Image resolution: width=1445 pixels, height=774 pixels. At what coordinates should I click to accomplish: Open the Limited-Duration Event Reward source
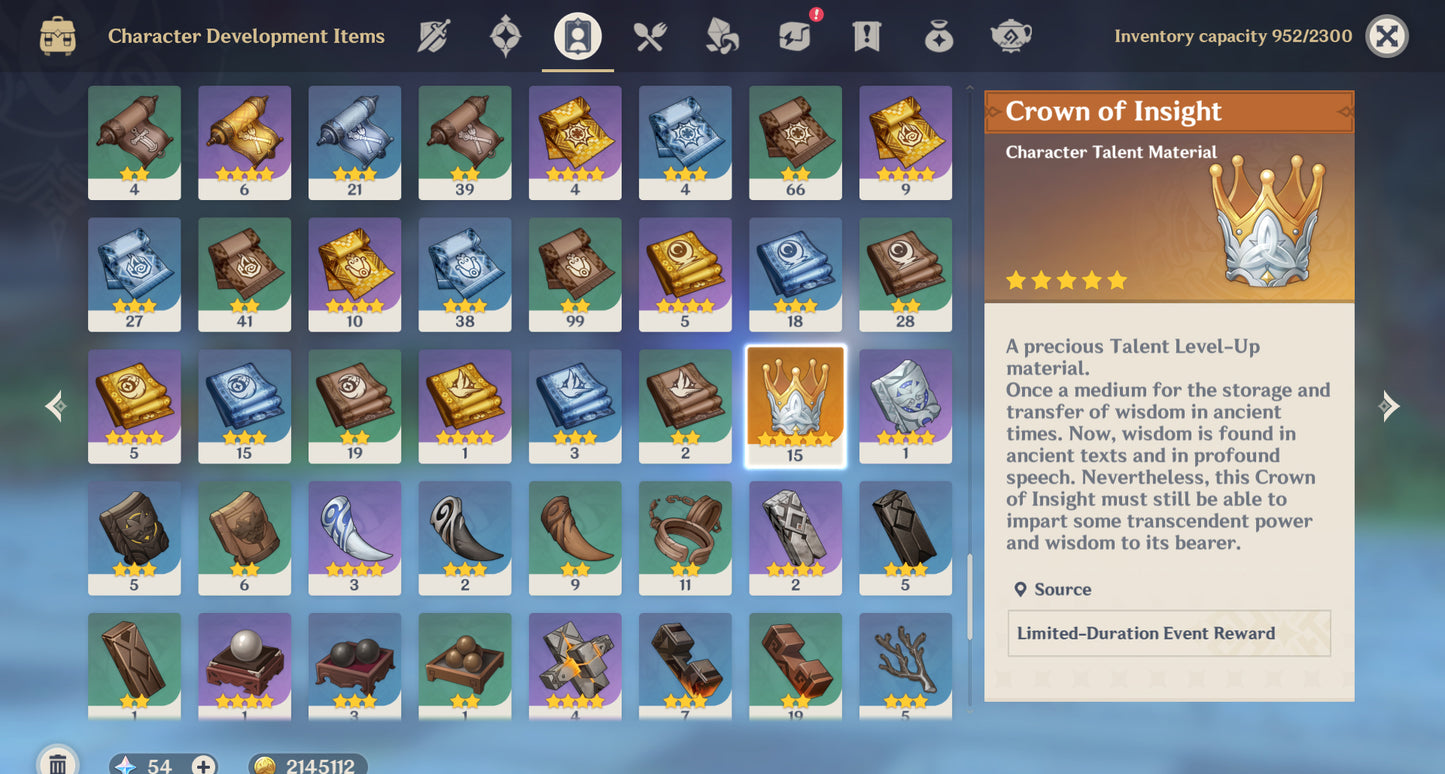(1168, 633)
